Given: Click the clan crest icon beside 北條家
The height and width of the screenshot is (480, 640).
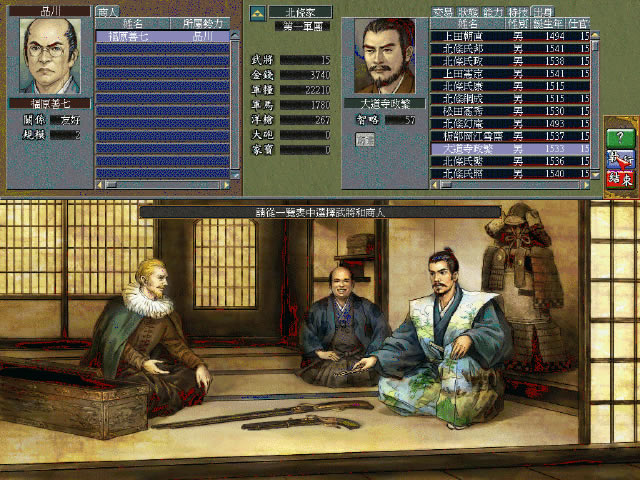Looking at the screenshot, I should [x=257, y=12].
